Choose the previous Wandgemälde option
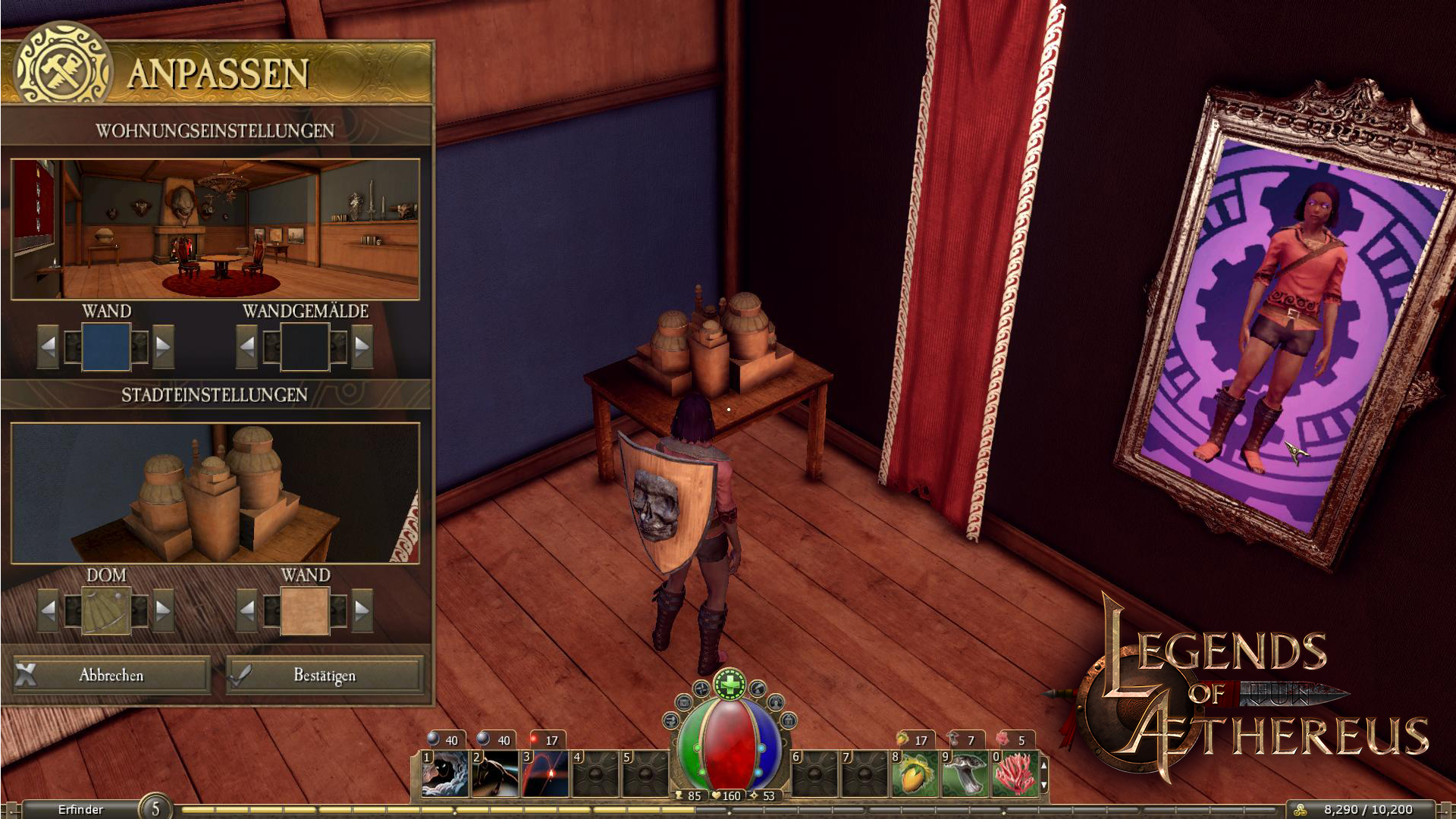The width and height of the screenshot is (1456, 819). pos(247,347)
